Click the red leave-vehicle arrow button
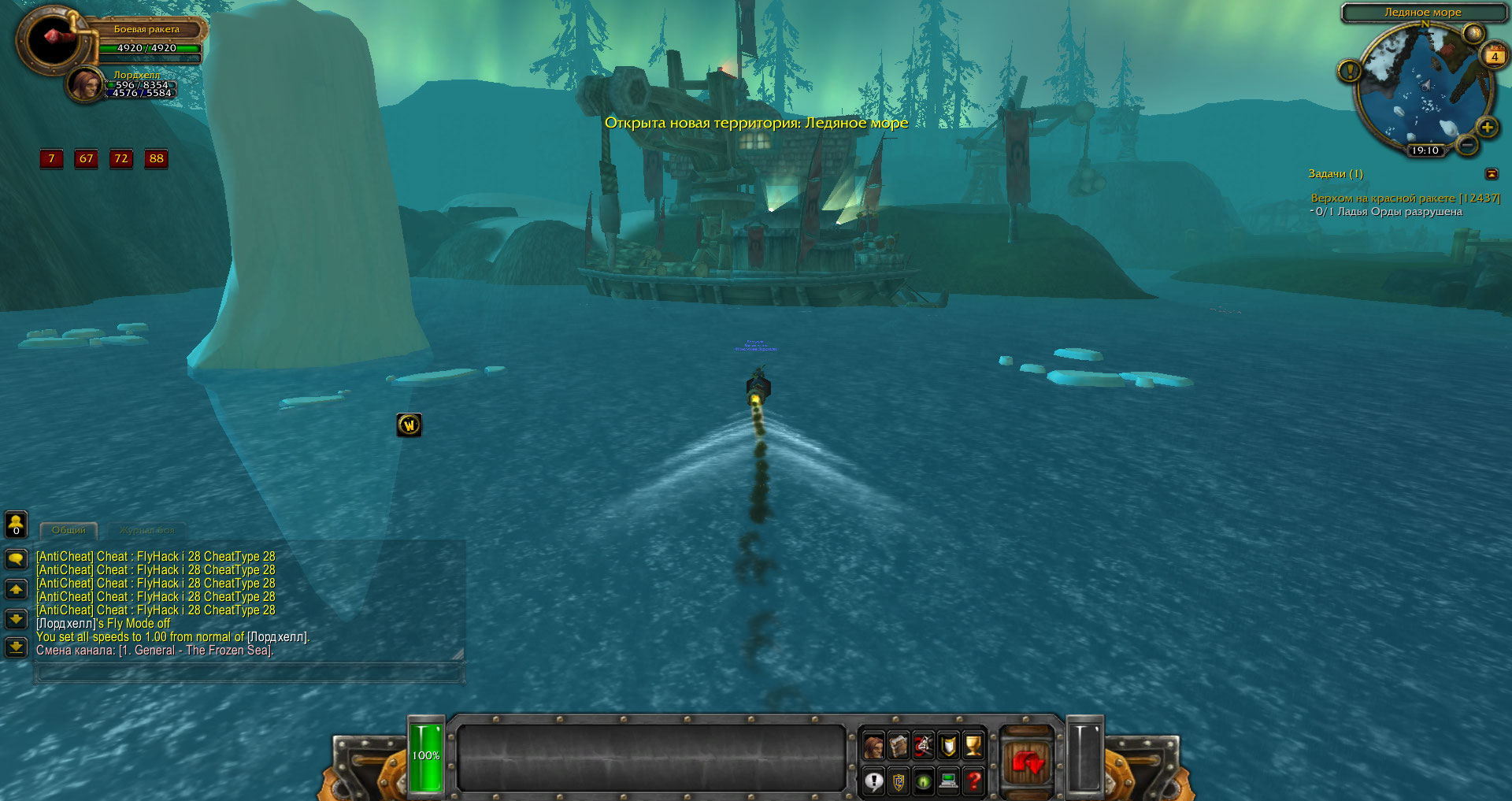 (x=1028, y=762)
